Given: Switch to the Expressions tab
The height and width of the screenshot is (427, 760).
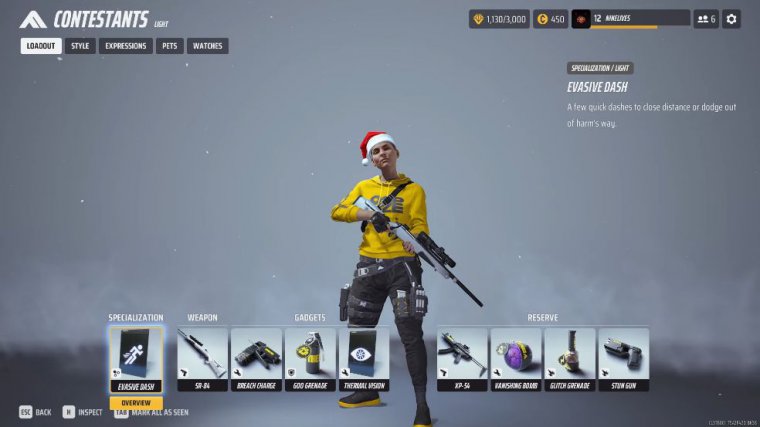Looking at the screenshot, I should tap(126, 46).
